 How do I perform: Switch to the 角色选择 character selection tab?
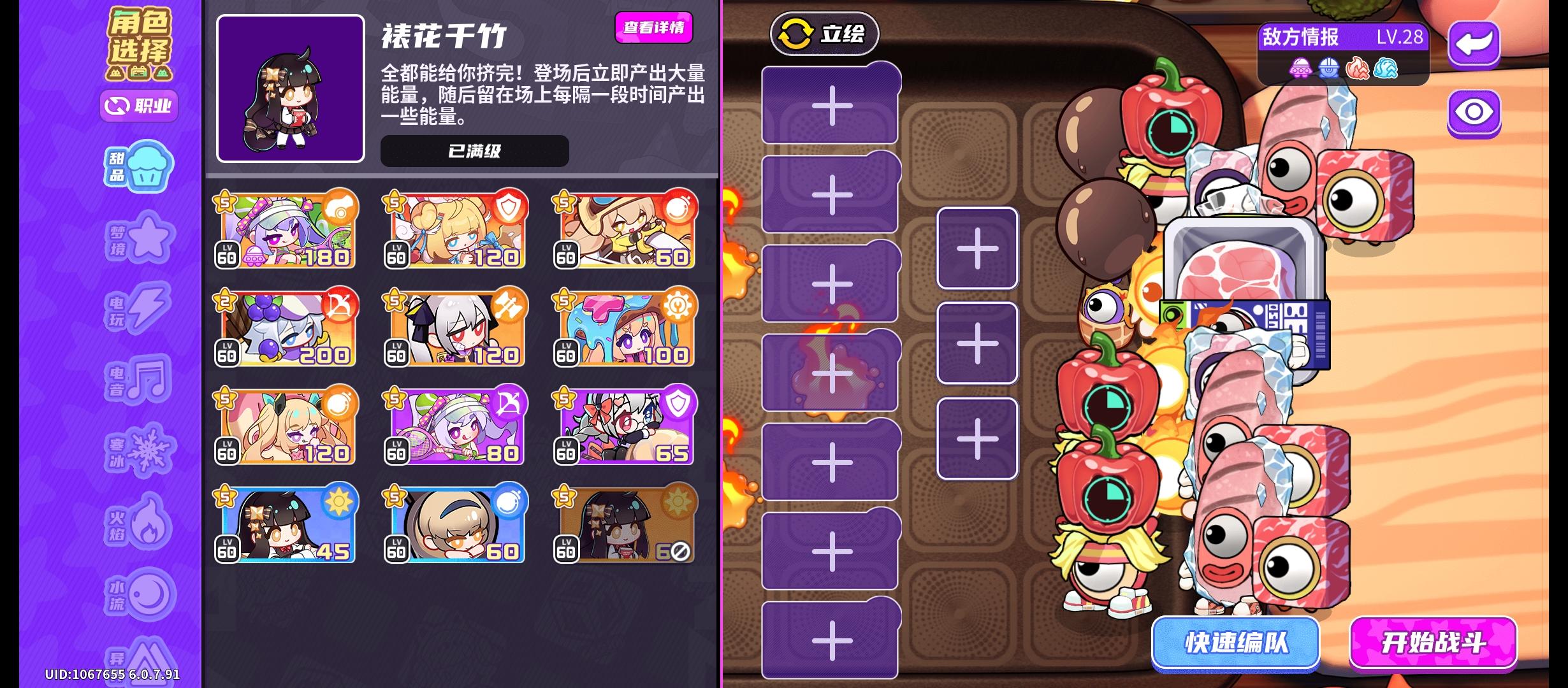(x=139, y=35)
